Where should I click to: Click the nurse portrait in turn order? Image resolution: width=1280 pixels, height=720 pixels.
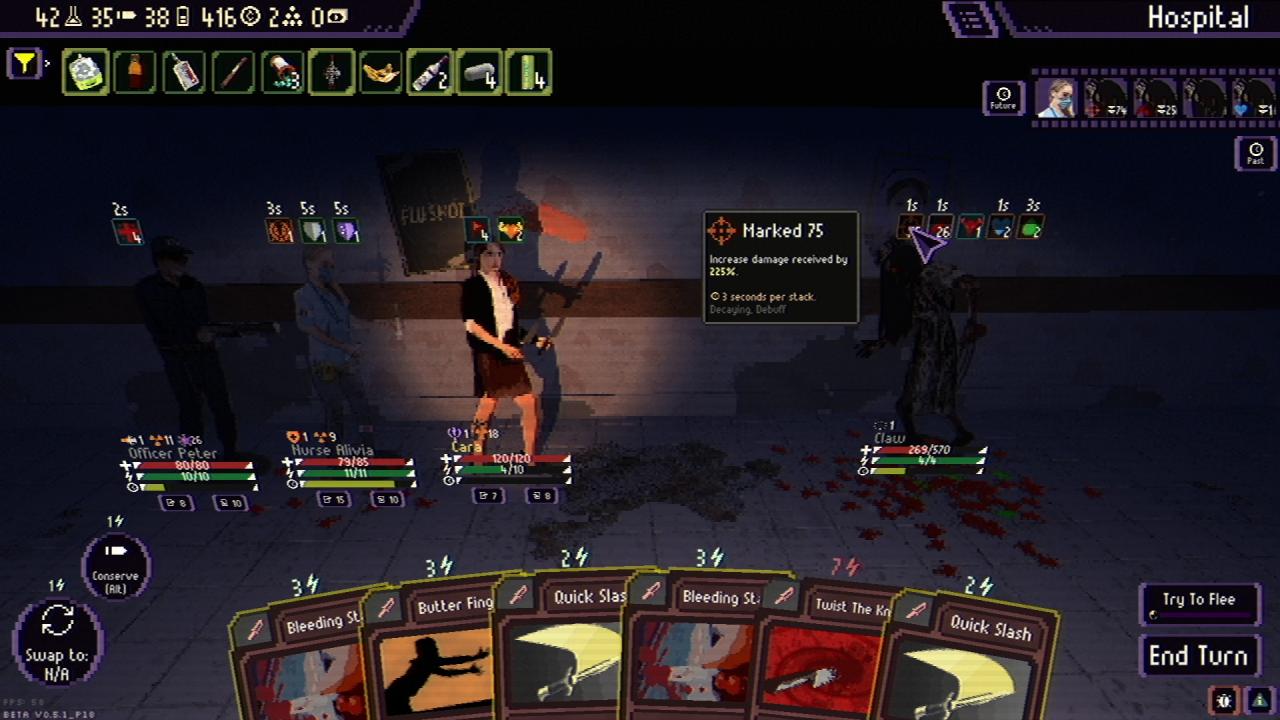1056,98
